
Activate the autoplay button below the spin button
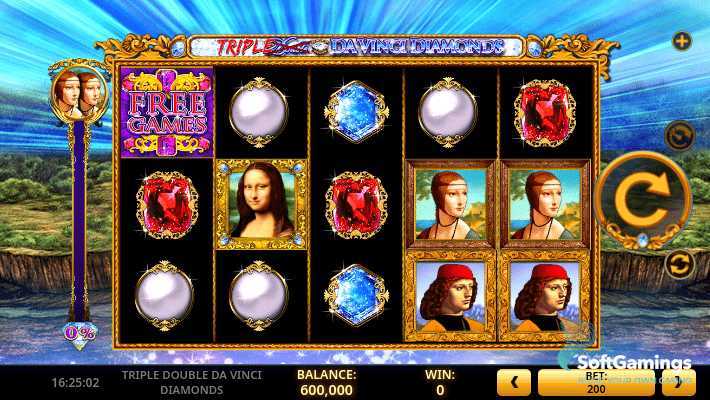[x=681, y=264]
